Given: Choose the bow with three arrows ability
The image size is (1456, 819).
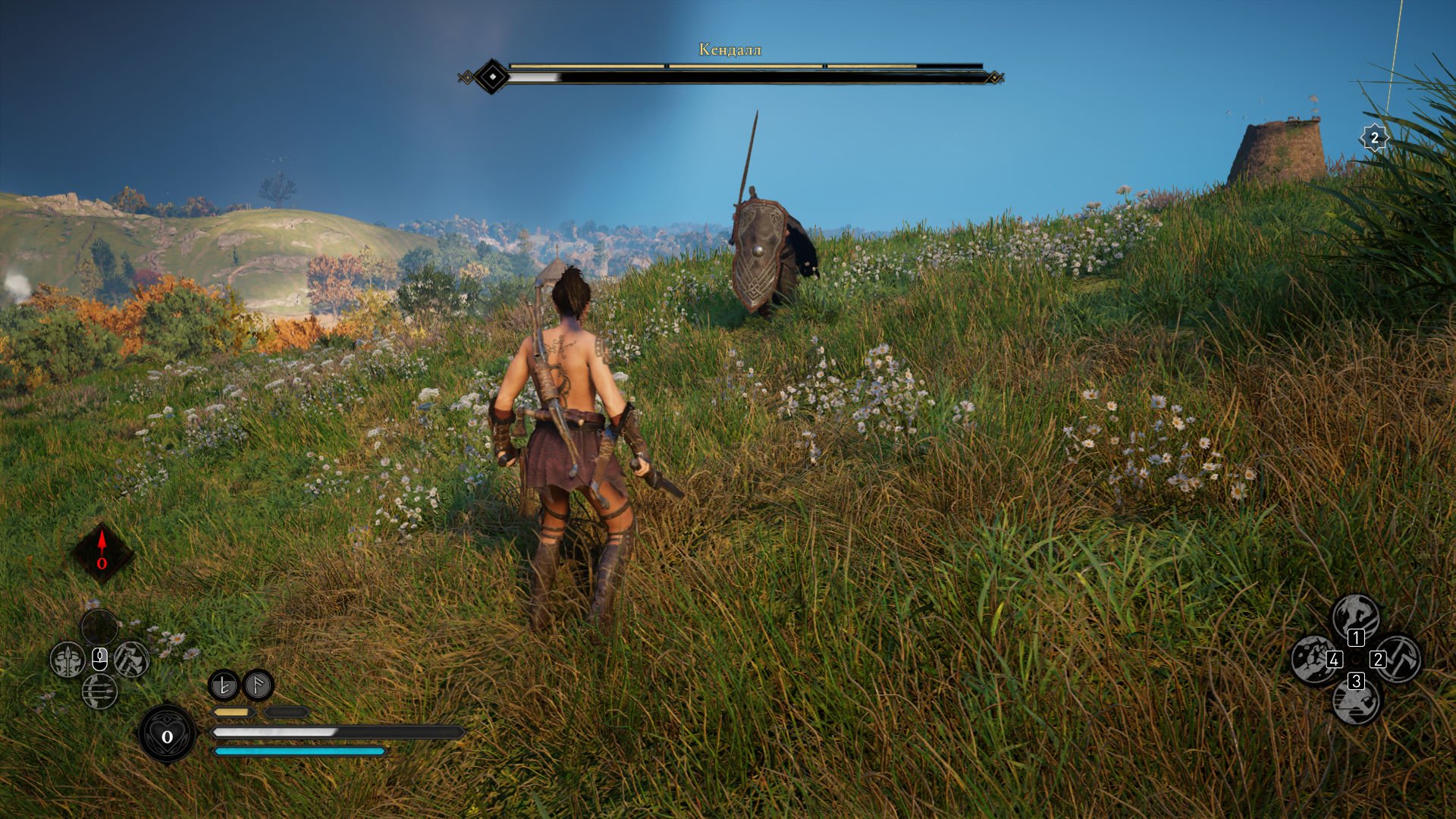Looking at the screenshot, I should (x=99, y=691).
